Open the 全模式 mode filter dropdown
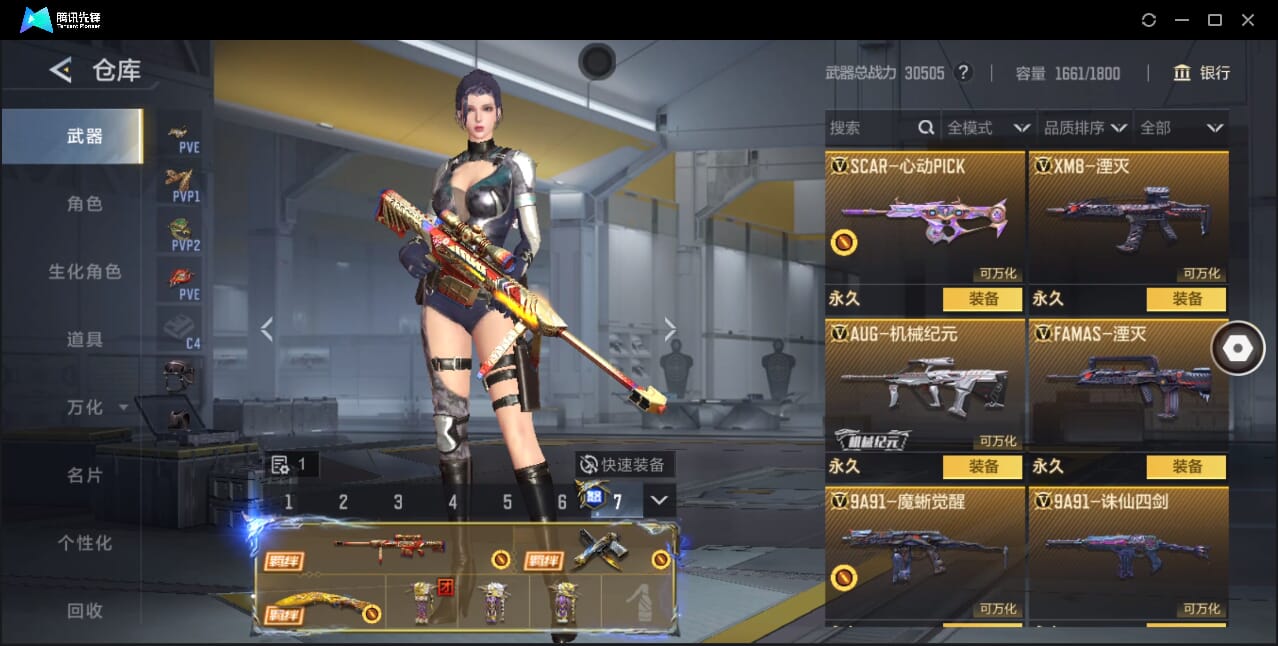This screenshot has height=646, width=1278. click(x=987, y=128)
